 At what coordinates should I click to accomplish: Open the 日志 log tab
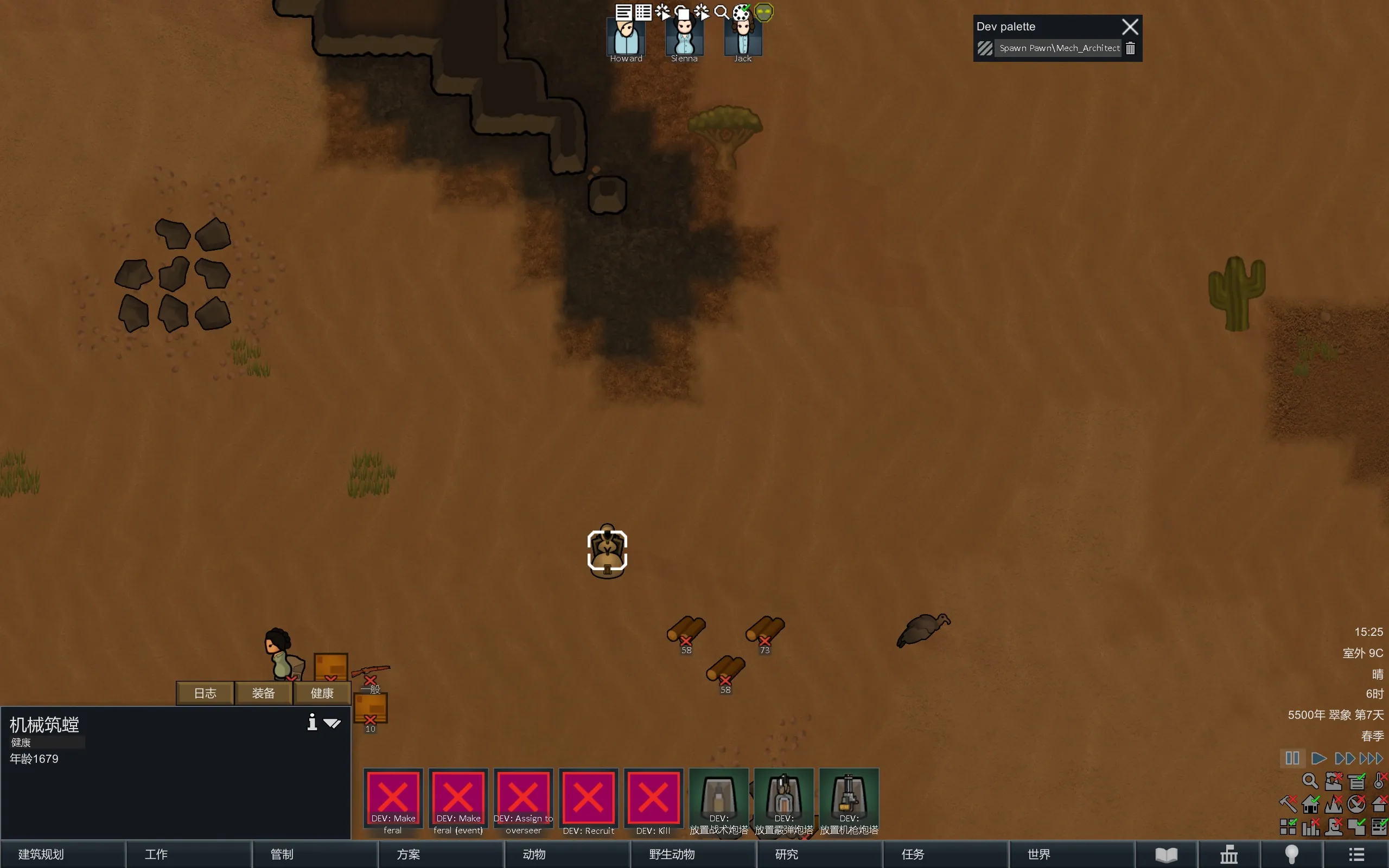point(205,693)
